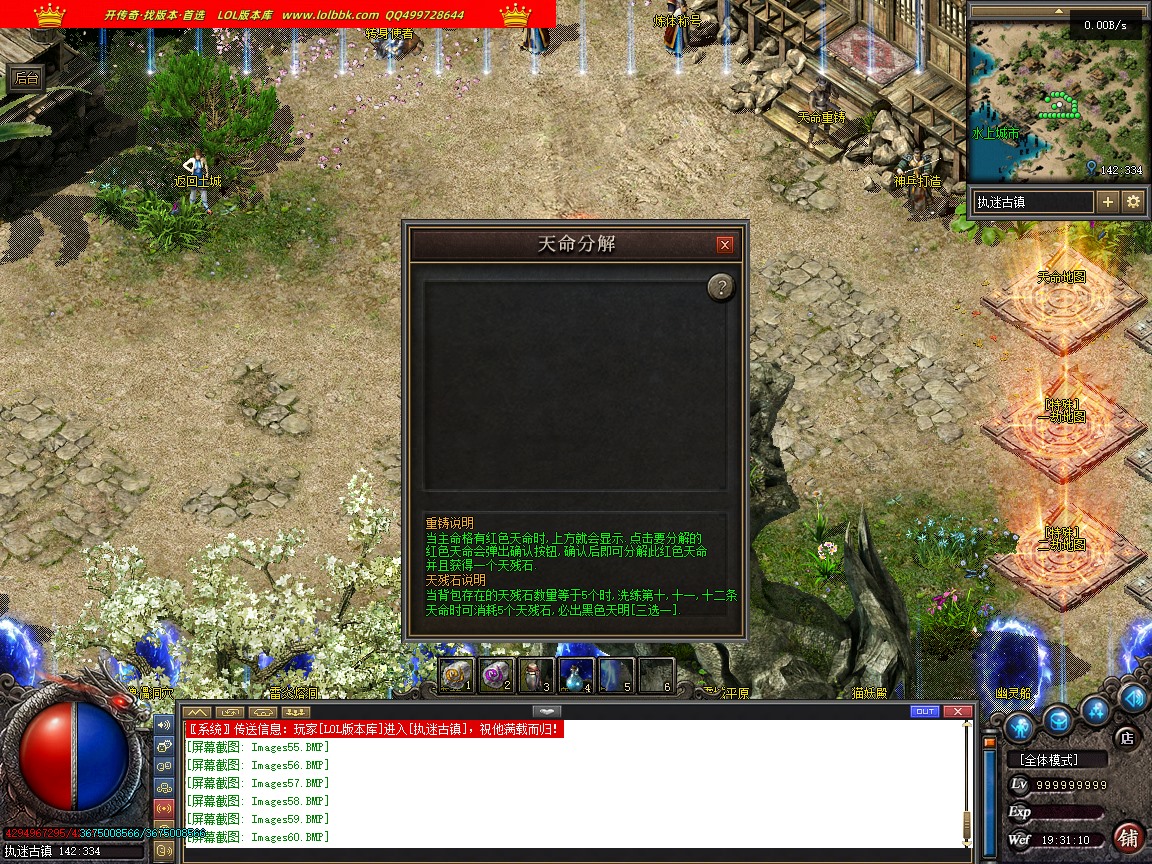This screenshot has width=1152, height=864.
Task: Select the purple swirl item in slot 2
Action: click(496, 676)
